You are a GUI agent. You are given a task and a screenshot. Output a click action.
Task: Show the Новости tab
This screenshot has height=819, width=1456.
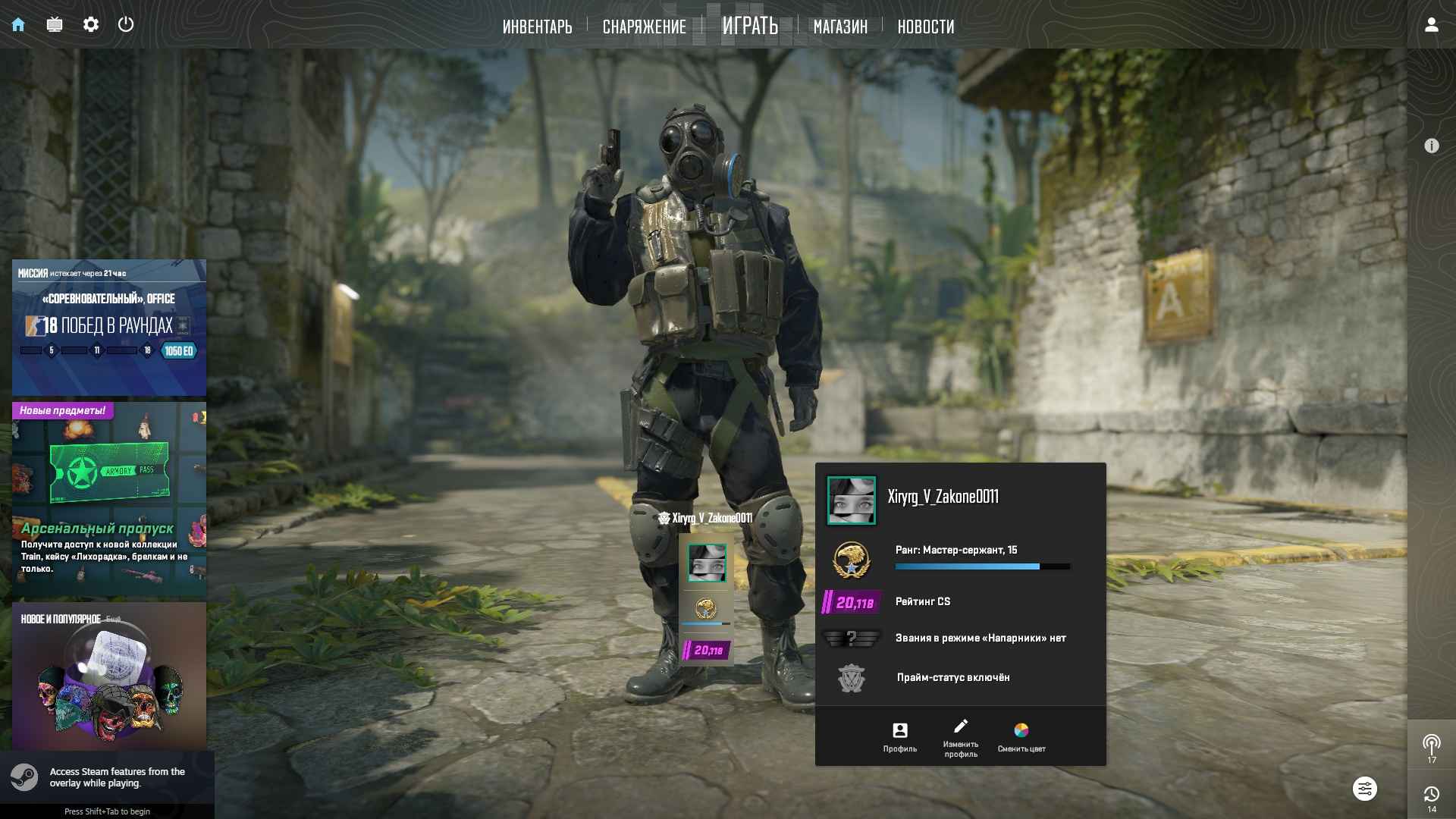tap(925, 27)
